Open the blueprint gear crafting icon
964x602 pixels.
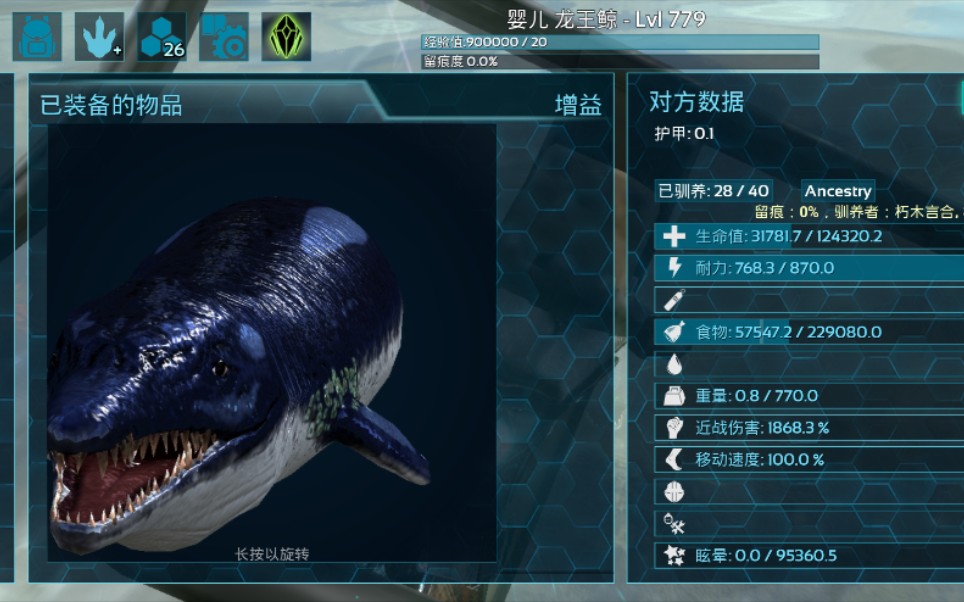224,37
